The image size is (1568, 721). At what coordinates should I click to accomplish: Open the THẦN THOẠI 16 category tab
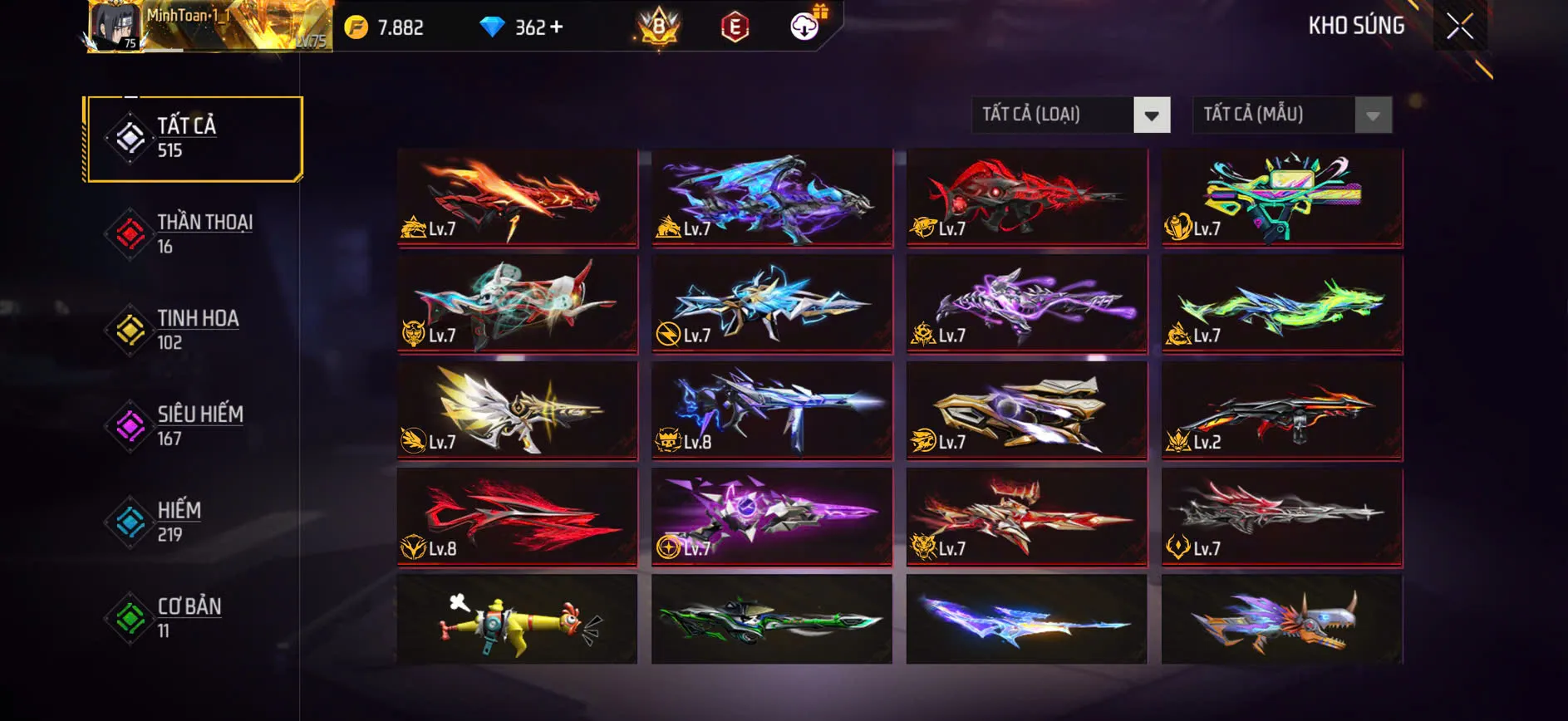[x=204, y=233]
